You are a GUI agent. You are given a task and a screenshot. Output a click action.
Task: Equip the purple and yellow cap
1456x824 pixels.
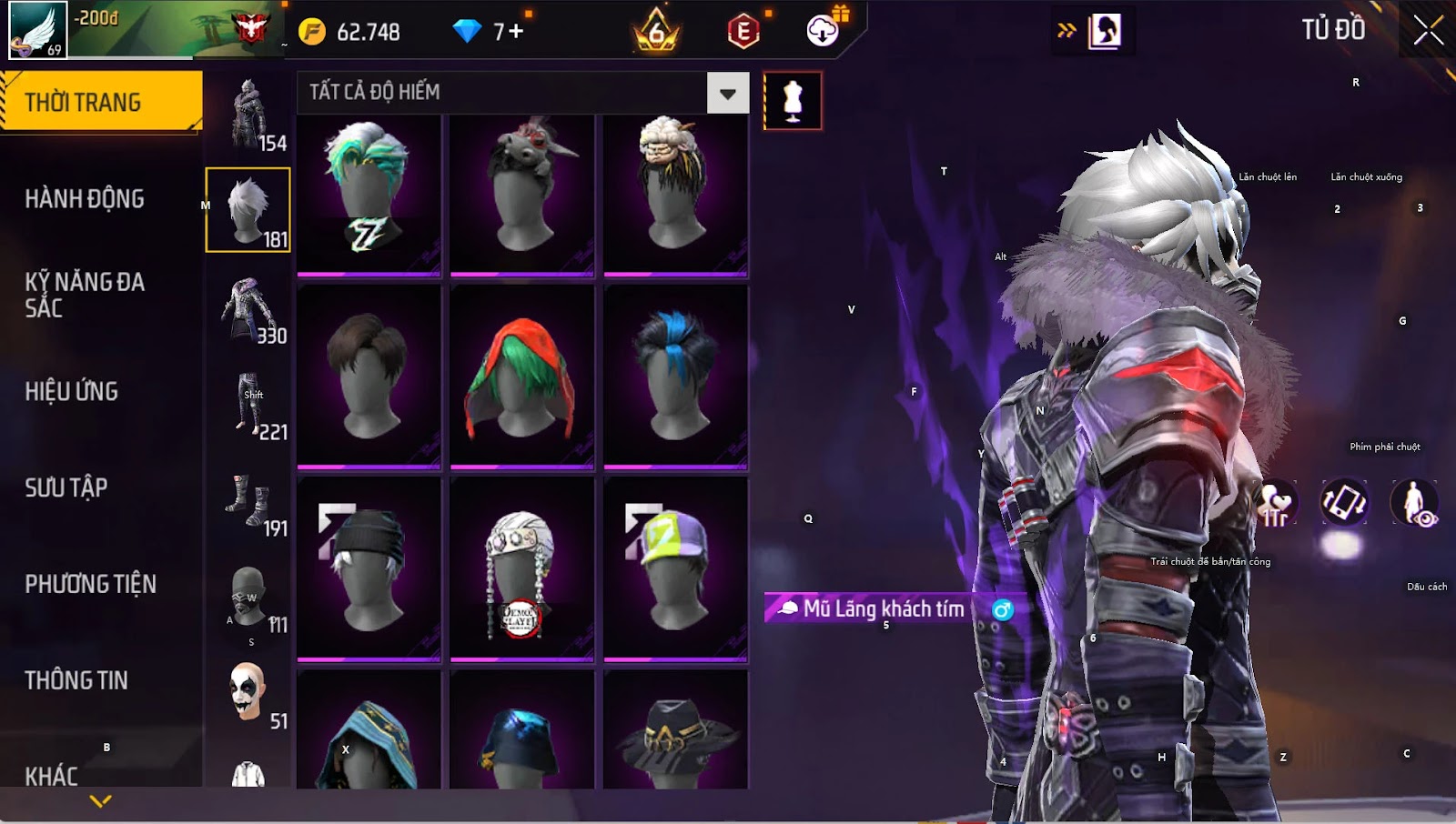coord(674,569)
